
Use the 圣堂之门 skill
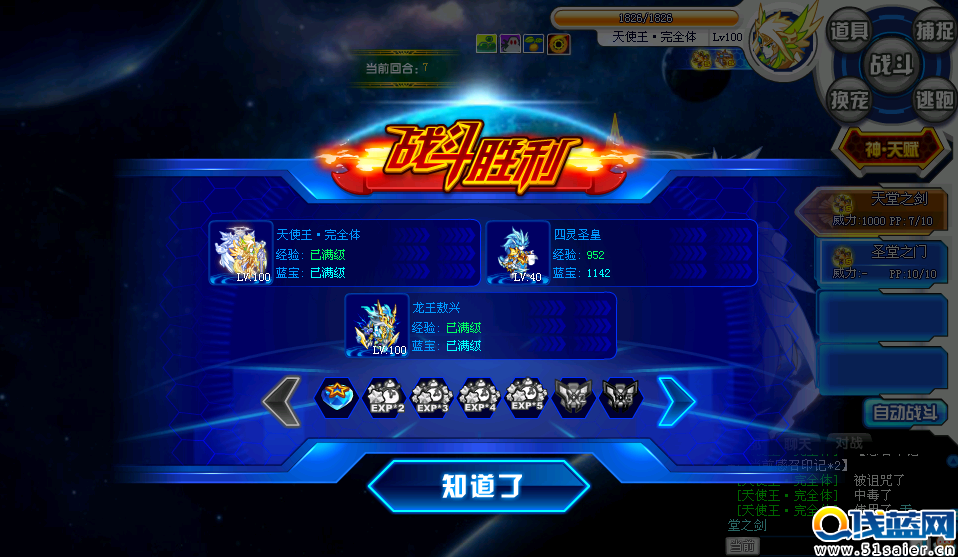(884, 261)
